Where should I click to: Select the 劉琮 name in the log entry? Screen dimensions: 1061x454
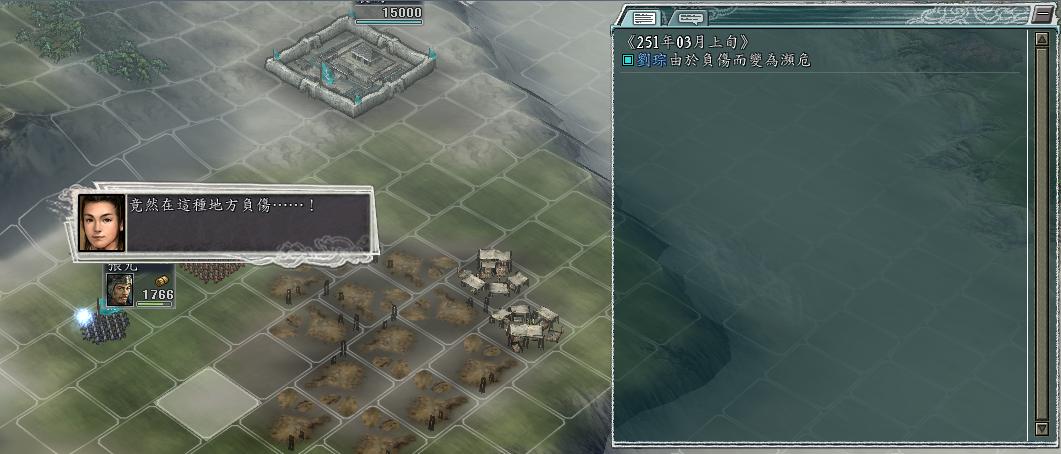click(x=650, y=61)
